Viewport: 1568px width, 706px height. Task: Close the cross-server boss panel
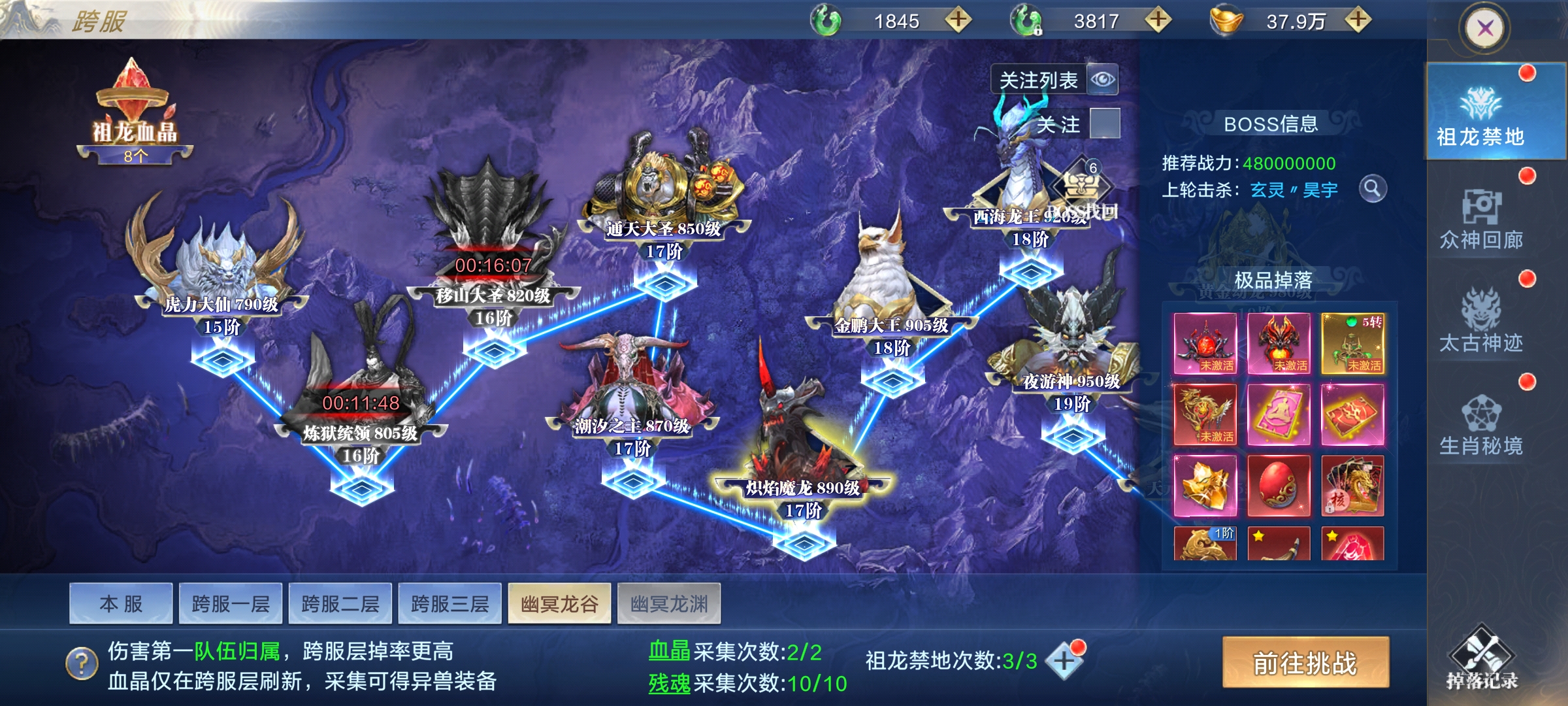[1485, 29]
